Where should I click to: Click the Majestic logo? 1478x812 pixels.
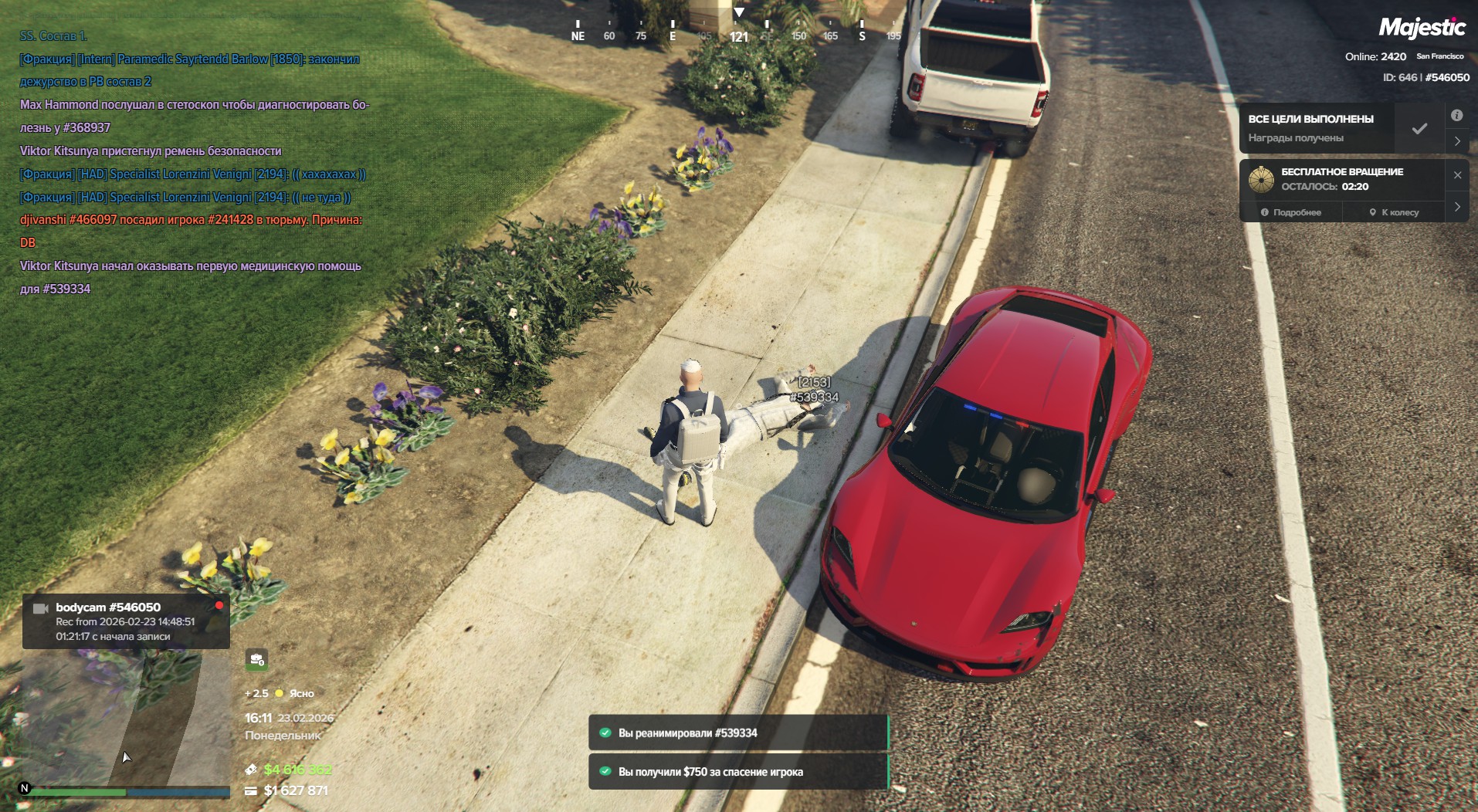(1422, 29)
